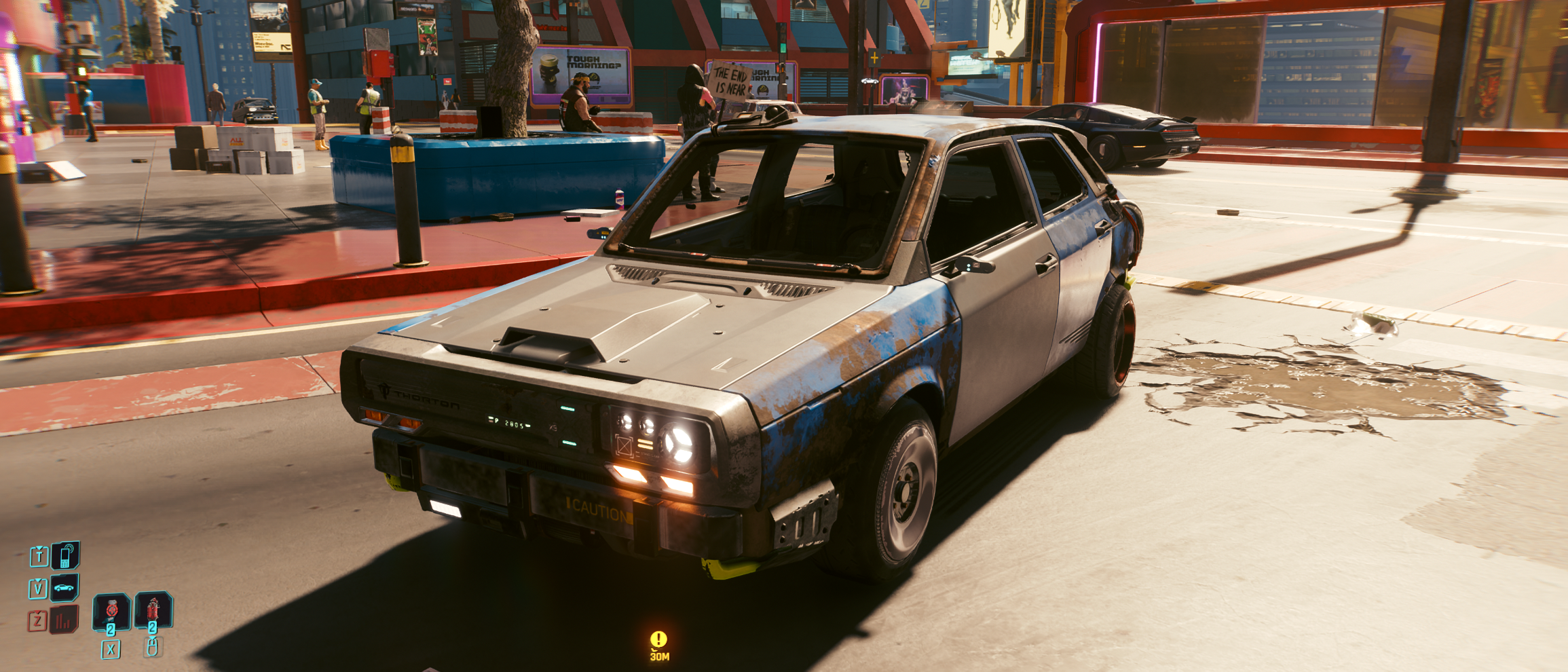Open the red combat stats icon
1568x672 pixels.
tap(64, 619)
